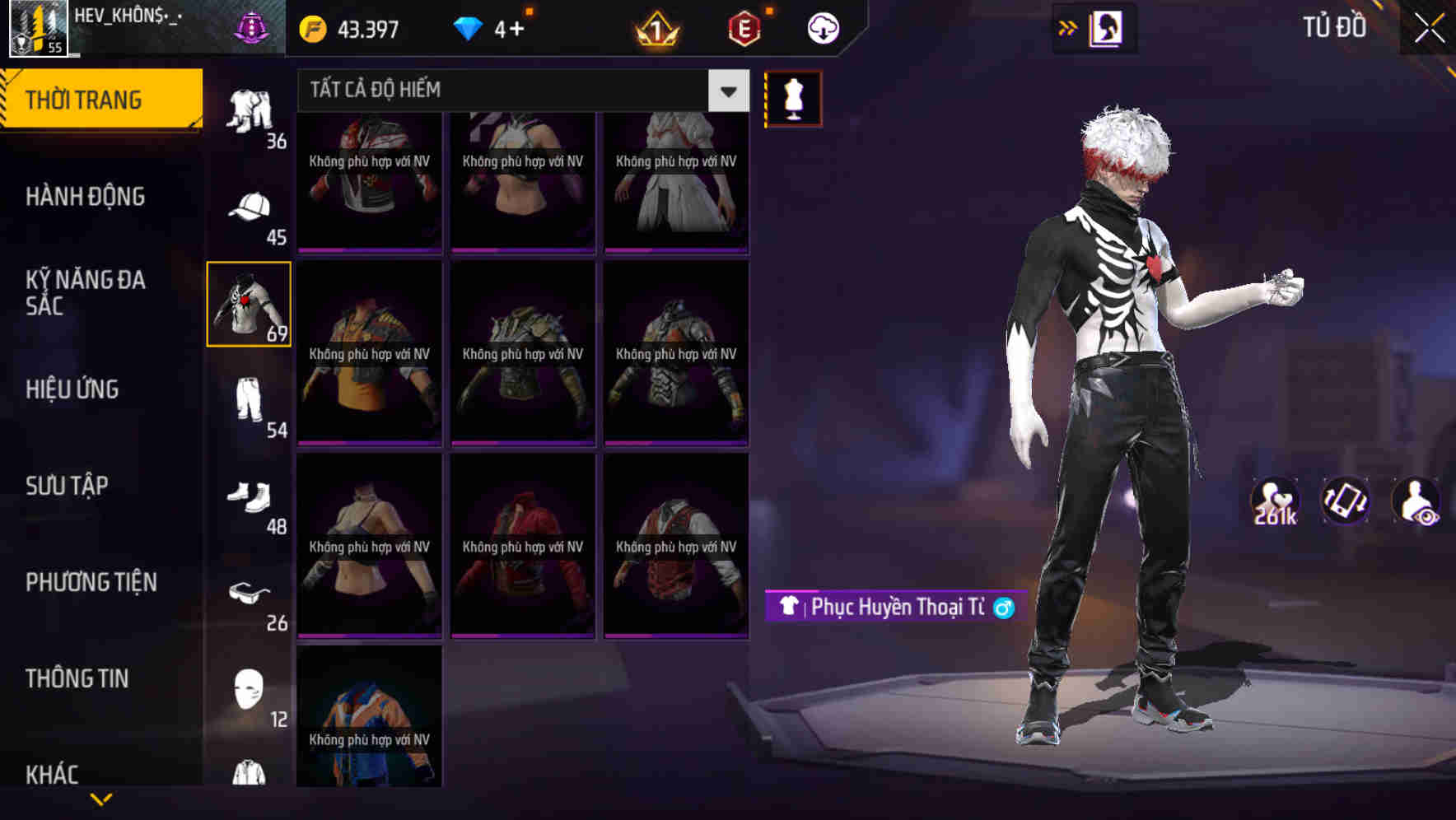Click the EP badge icon
The height and width of the screenshot is (820, 1456).
(743, 27)
